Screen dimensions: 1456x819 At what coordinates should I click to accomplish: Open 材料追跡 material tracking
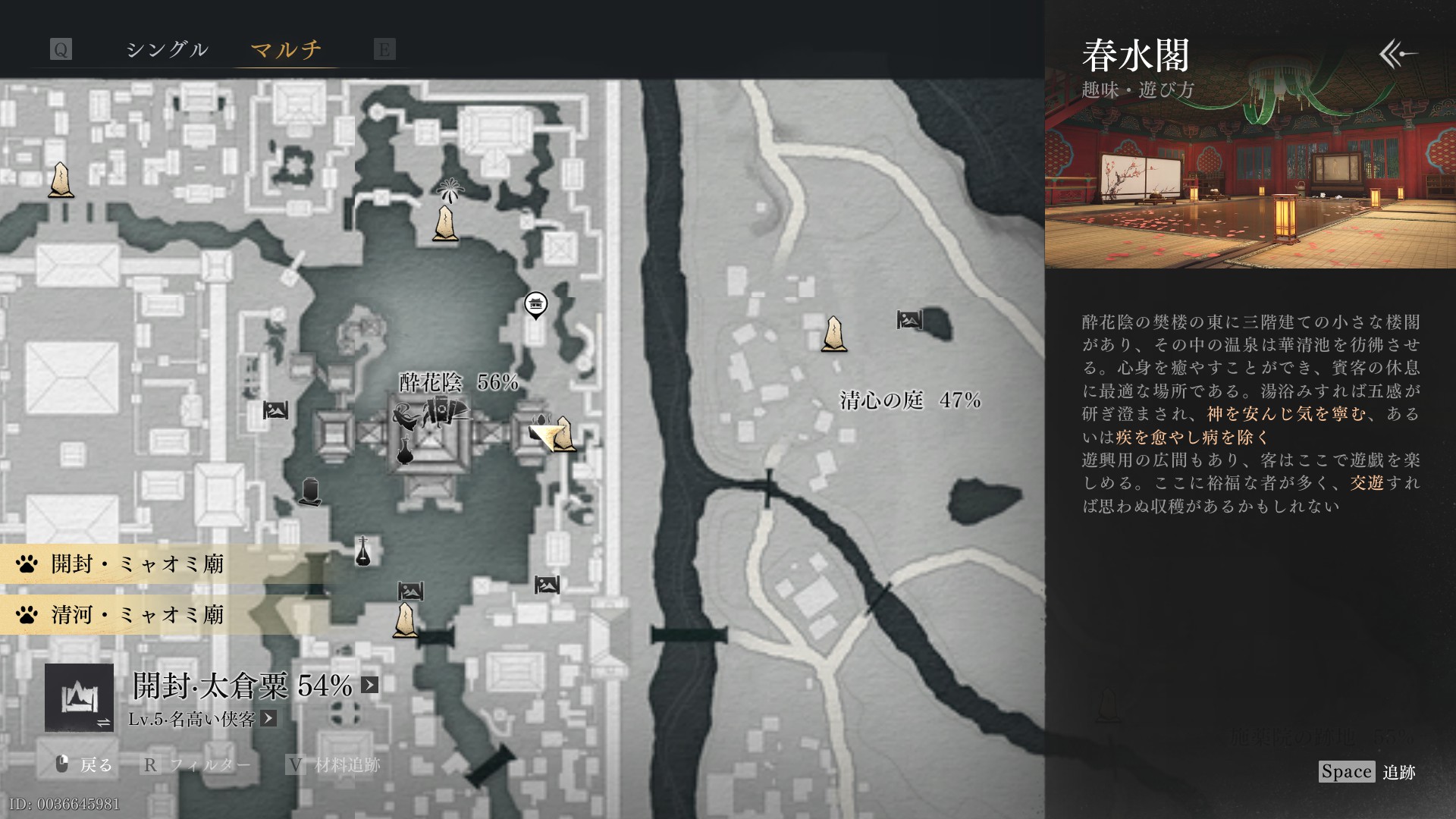334,764
